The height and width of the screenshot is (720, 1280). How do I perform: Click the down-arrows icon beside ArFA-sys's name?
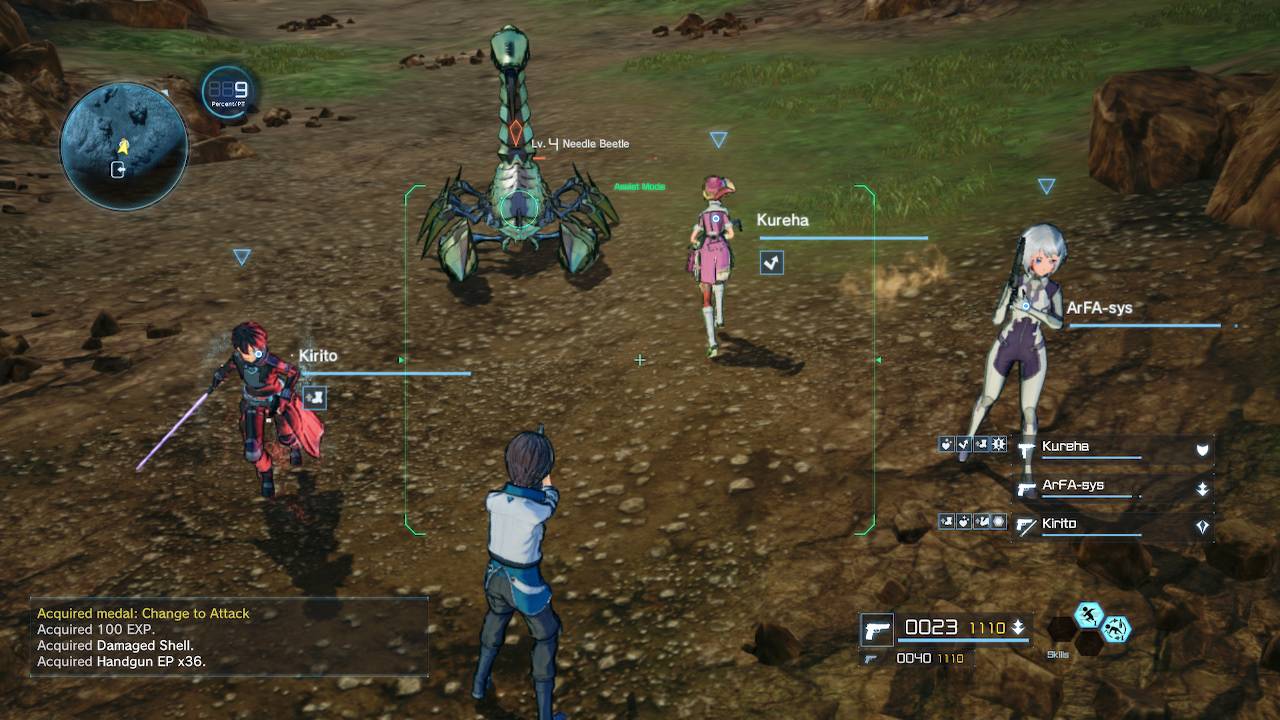coord(1202,489)
